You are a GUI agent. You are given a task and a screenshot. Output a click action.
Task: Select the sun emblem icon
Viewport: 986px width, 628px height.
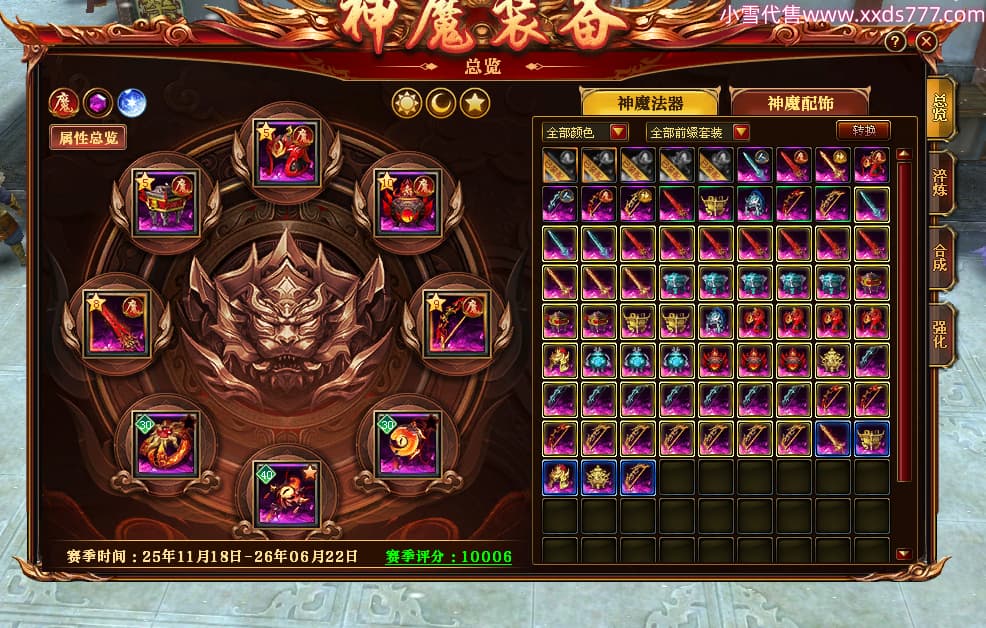tap(407, 102)
